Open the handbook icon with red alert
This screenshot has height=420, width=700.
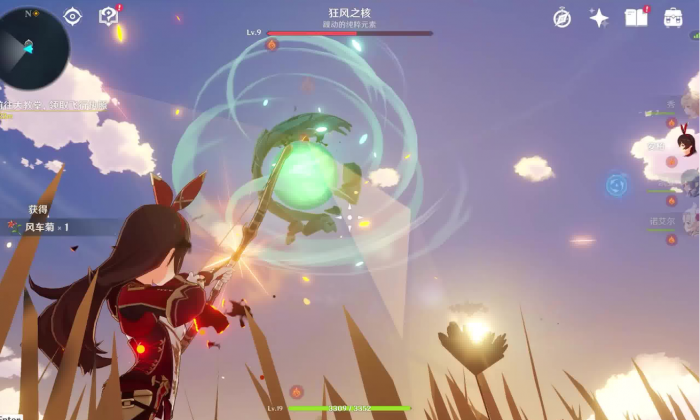[636, 17]
